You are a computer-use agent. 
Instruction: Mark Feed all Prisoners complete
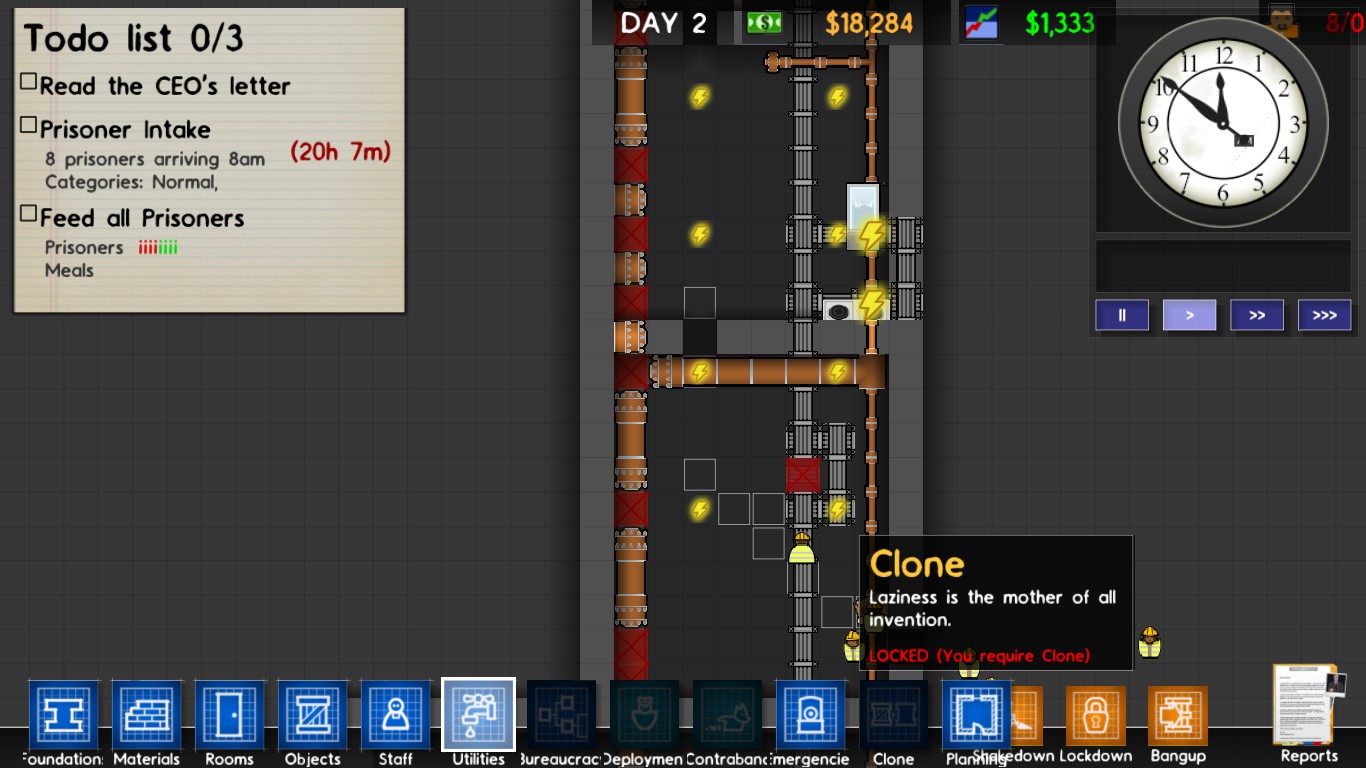(29, 212)
